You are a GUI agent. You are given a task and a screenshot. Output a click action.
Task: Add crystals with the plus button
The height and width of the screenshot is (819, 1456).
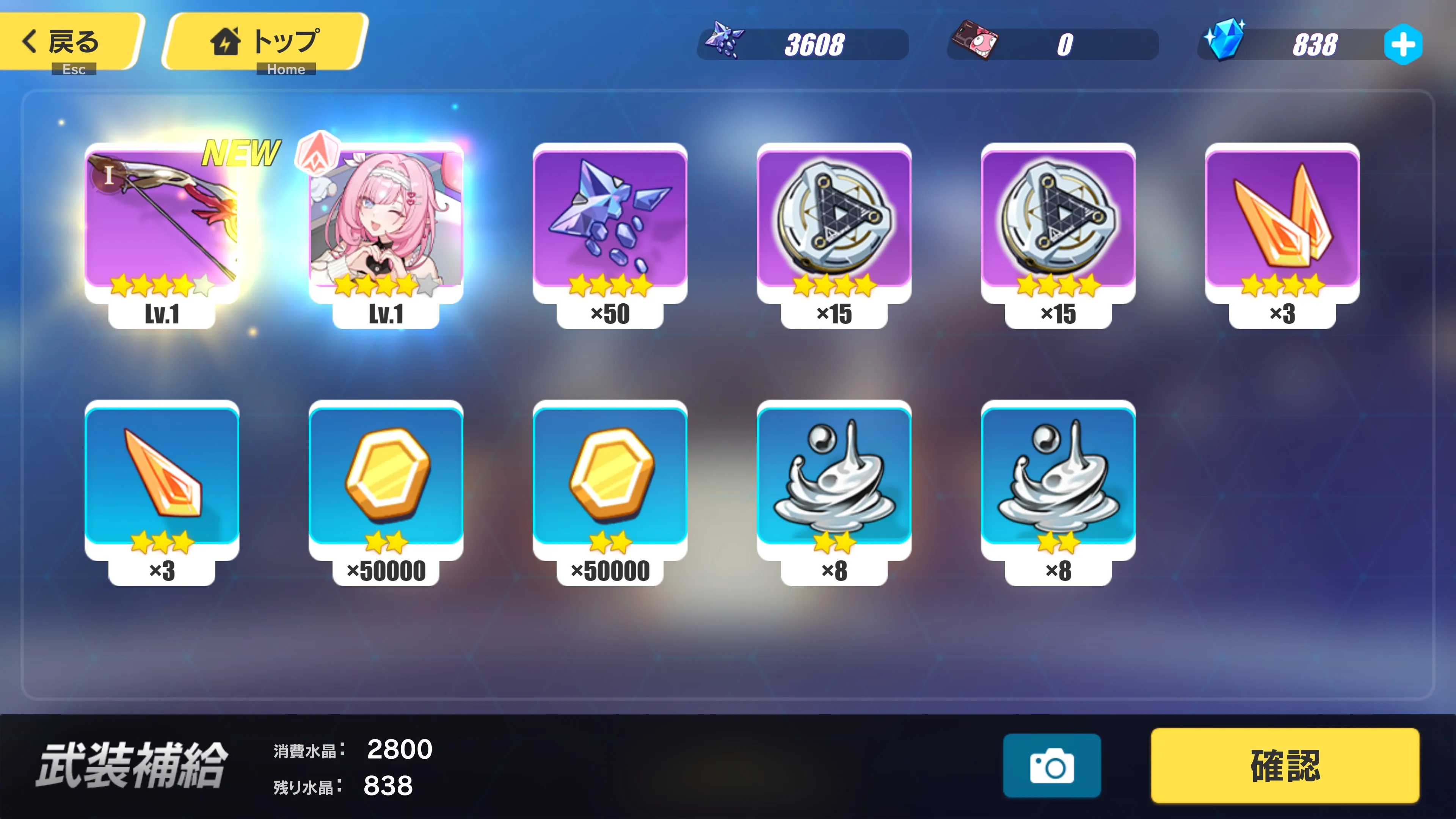[1403, 45]
